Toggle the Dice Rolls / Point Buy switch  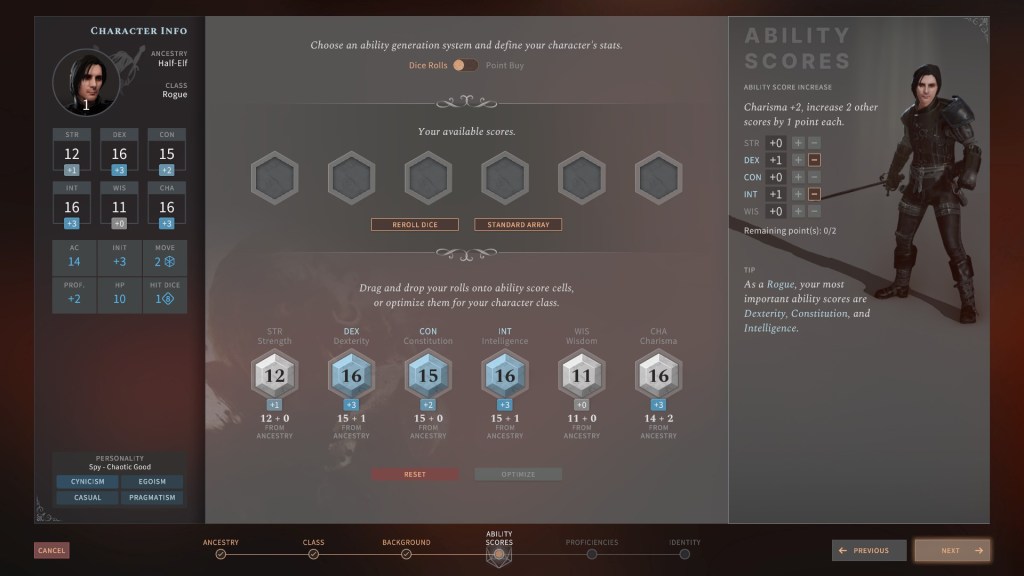pos(465,65)
